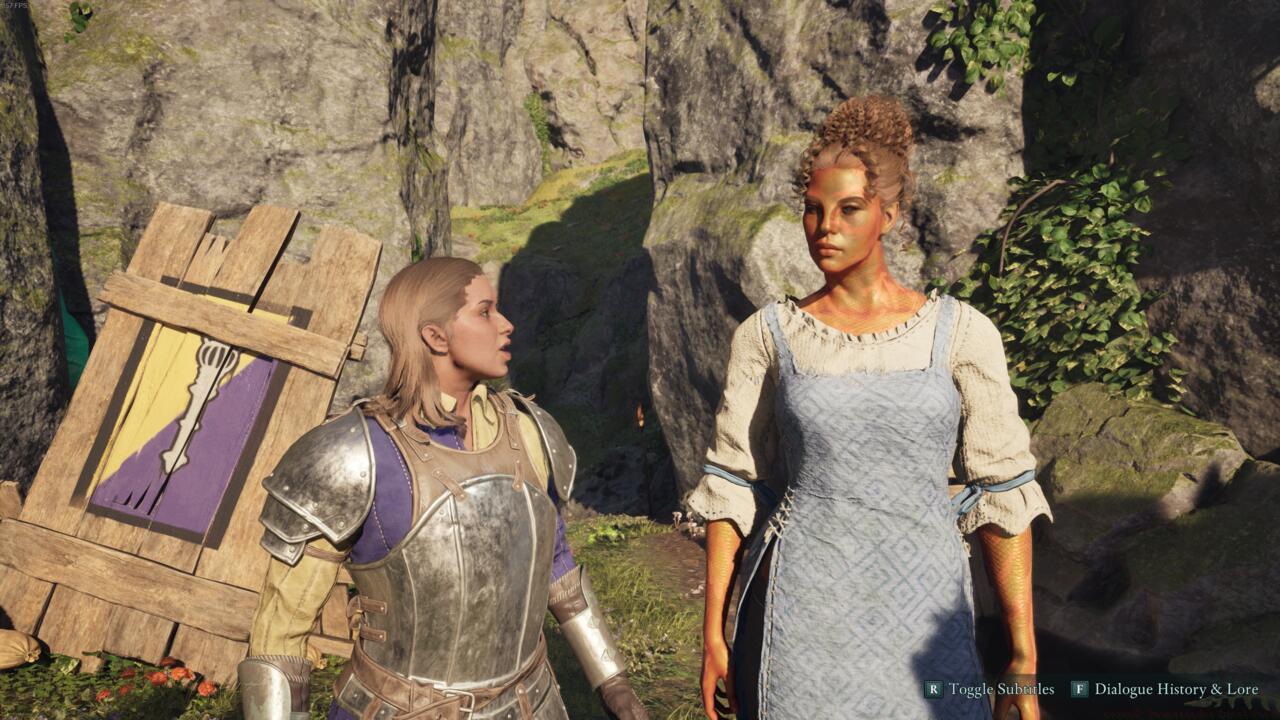1280x720 pixels.
Task: Click the R key icon
Action: [932, 690]
